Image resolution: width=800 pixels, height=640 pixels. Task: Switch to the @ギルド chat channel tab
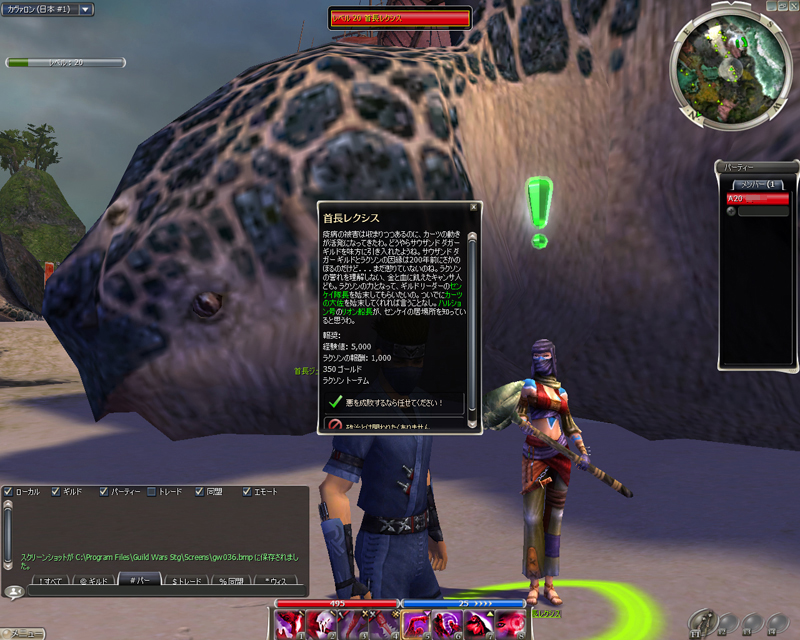pos(94,580)
